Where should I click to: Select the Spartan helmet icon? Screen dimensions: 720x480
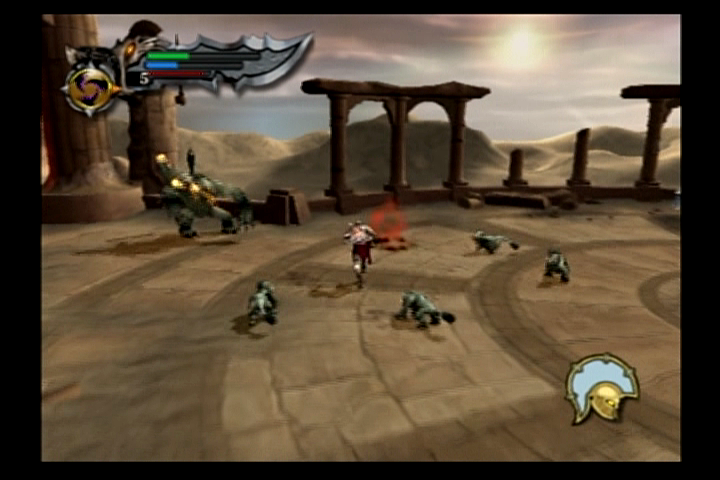point(602,389)
